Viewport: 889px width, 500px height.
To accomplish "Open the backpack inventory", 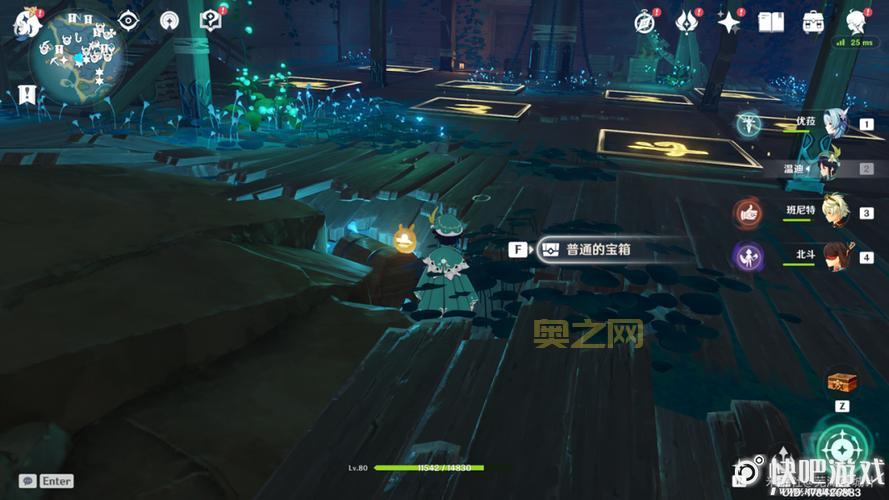I will (813, 21).
